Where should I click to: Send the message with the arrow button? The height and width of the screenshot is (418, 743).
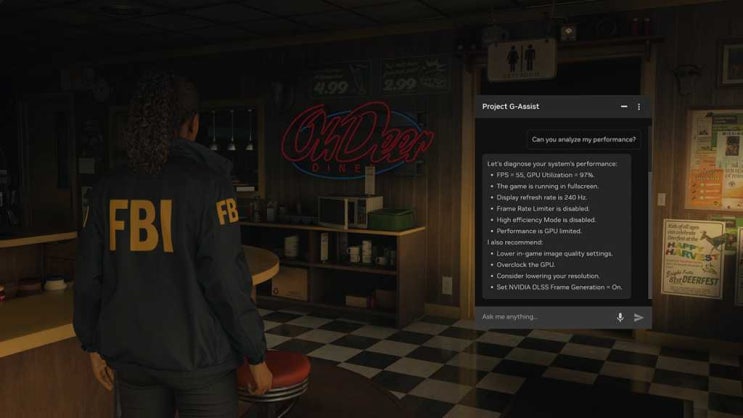click(639, 317)
